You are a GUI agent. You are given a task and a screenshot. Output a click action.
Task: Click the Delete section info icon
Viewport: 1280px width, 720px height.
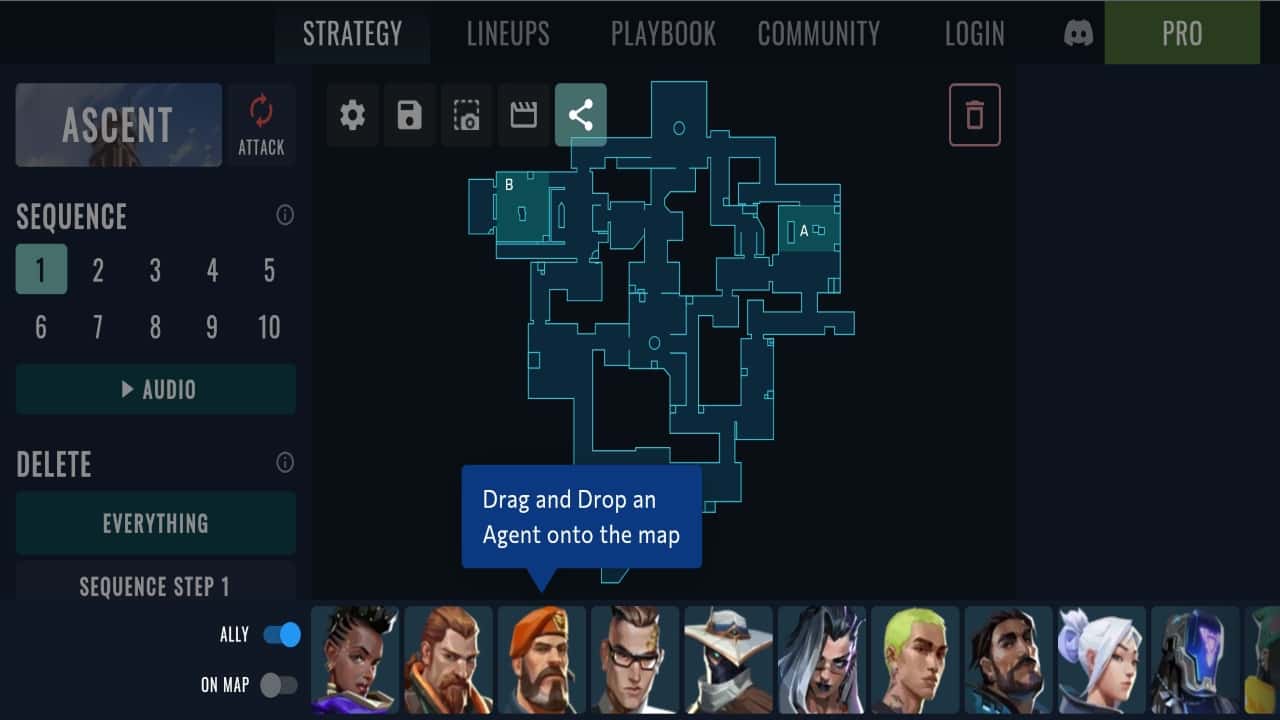pos(285,462)
